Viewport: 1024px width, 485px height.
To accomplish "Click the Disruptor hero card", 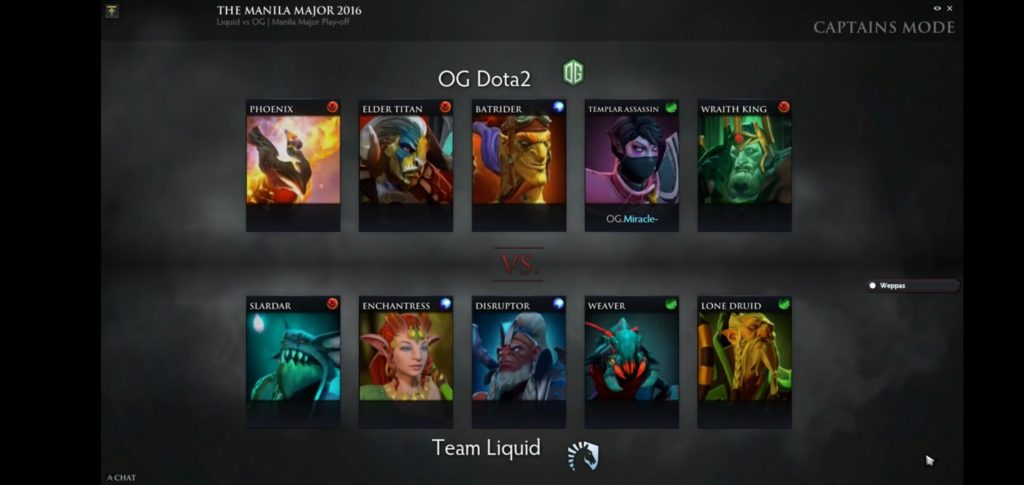I will coord(519,356).
